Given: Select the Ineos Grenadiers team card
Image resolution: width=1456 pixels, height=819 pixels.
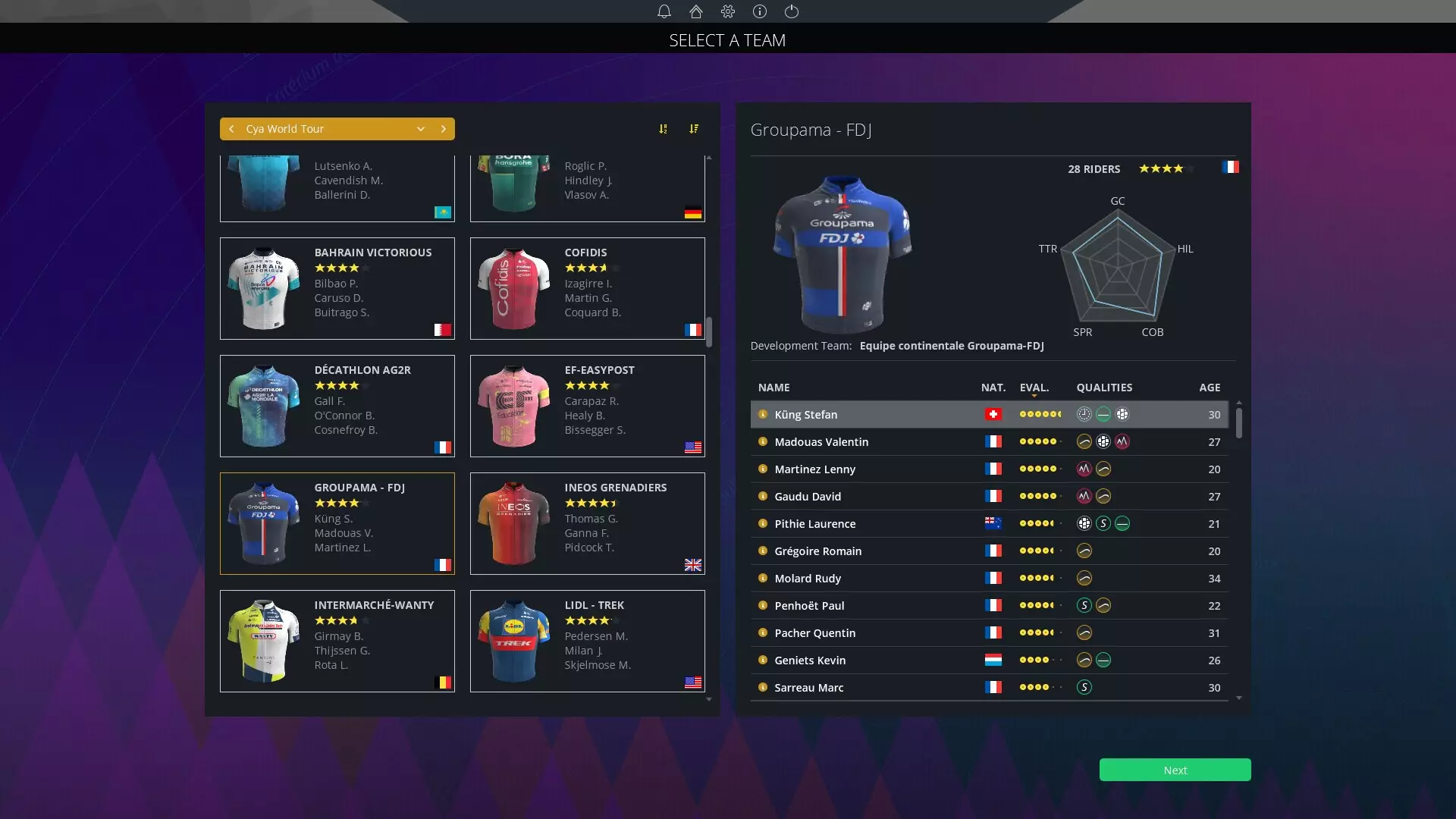Looking at the screenshot, I should 588,523.
